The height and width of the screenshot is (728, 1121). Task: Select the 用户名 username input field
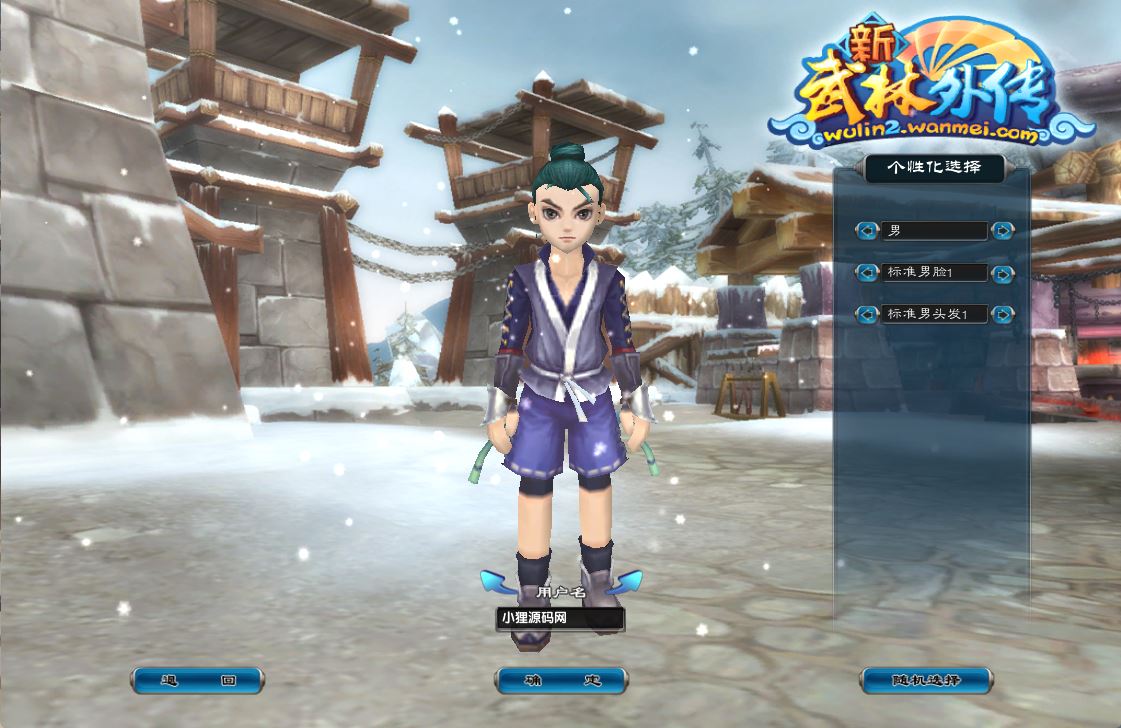pyautogui.click(x=560, y=619)
